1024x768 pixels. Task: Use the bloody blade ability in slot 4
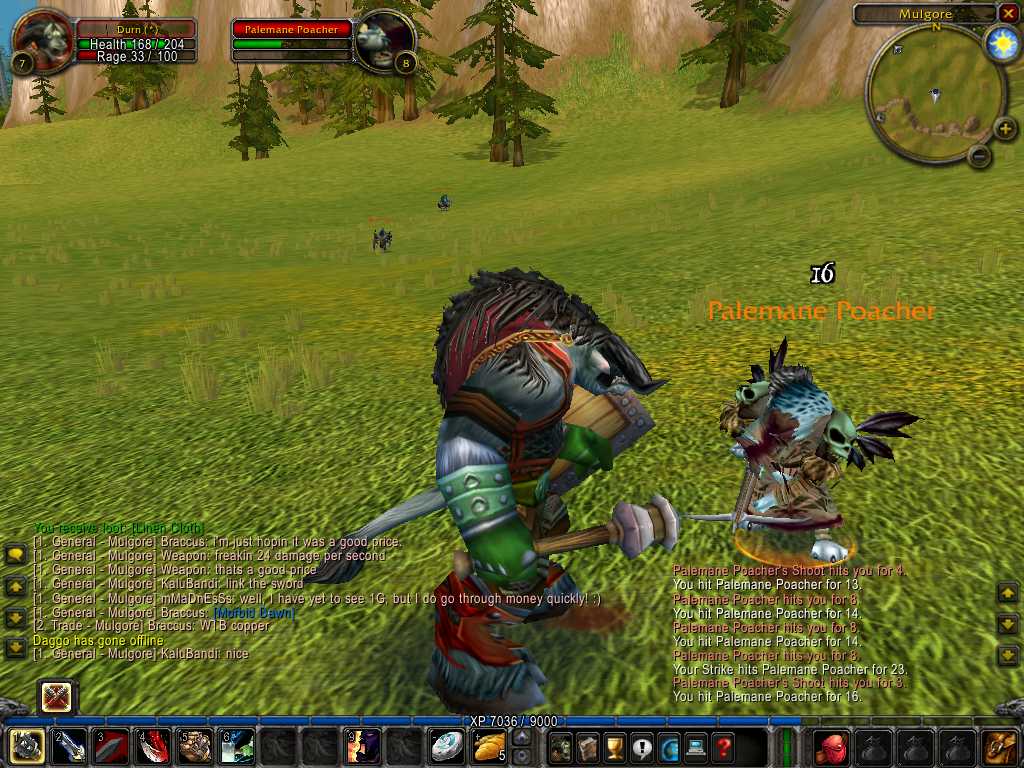coord(153,747)
